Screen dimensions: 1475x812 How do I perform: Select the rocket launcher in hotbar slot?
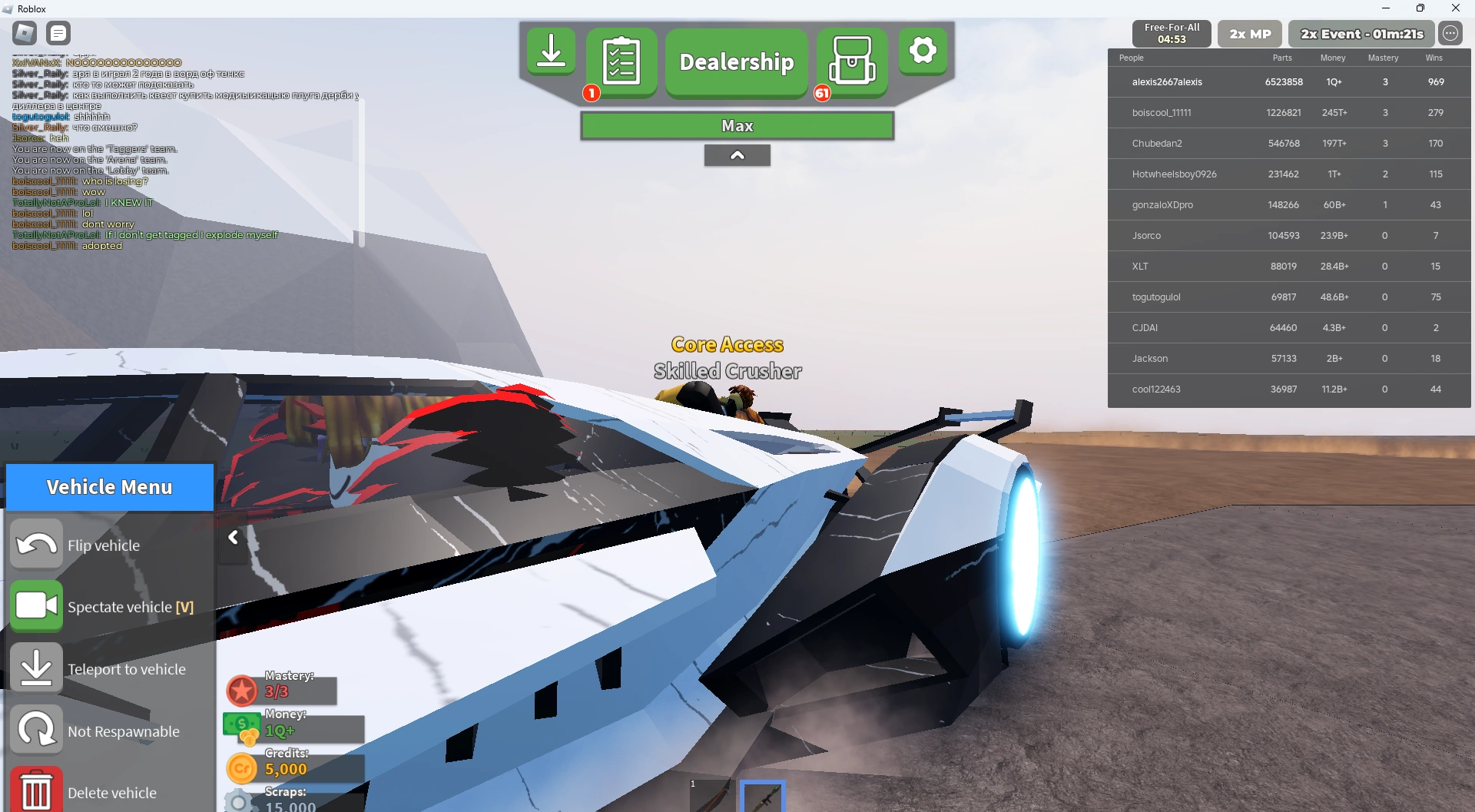(x=763, y=797)
